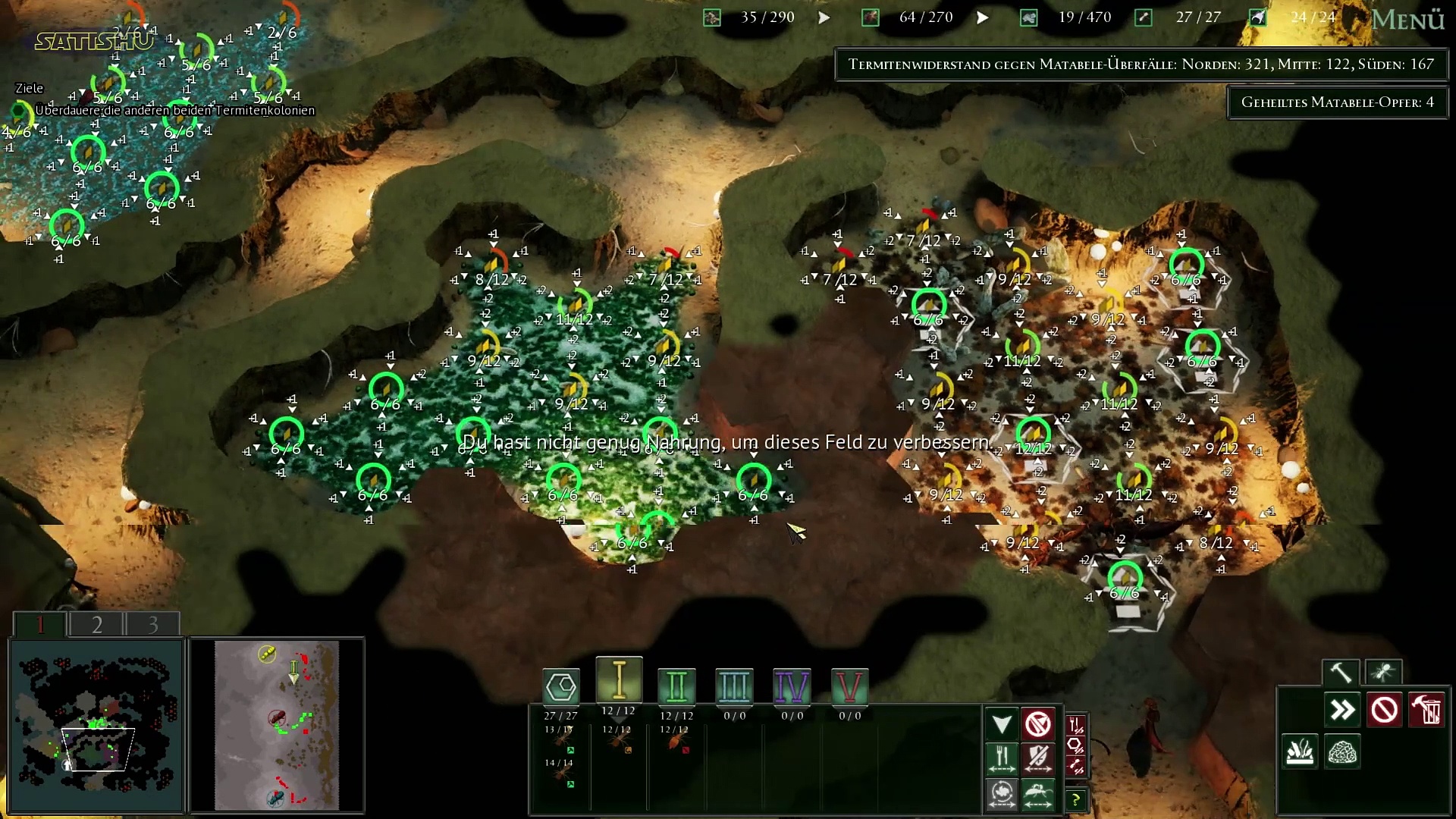Click the underground nest minimap
Viewport: 1456px width, 819px height.
click(96, 725)
